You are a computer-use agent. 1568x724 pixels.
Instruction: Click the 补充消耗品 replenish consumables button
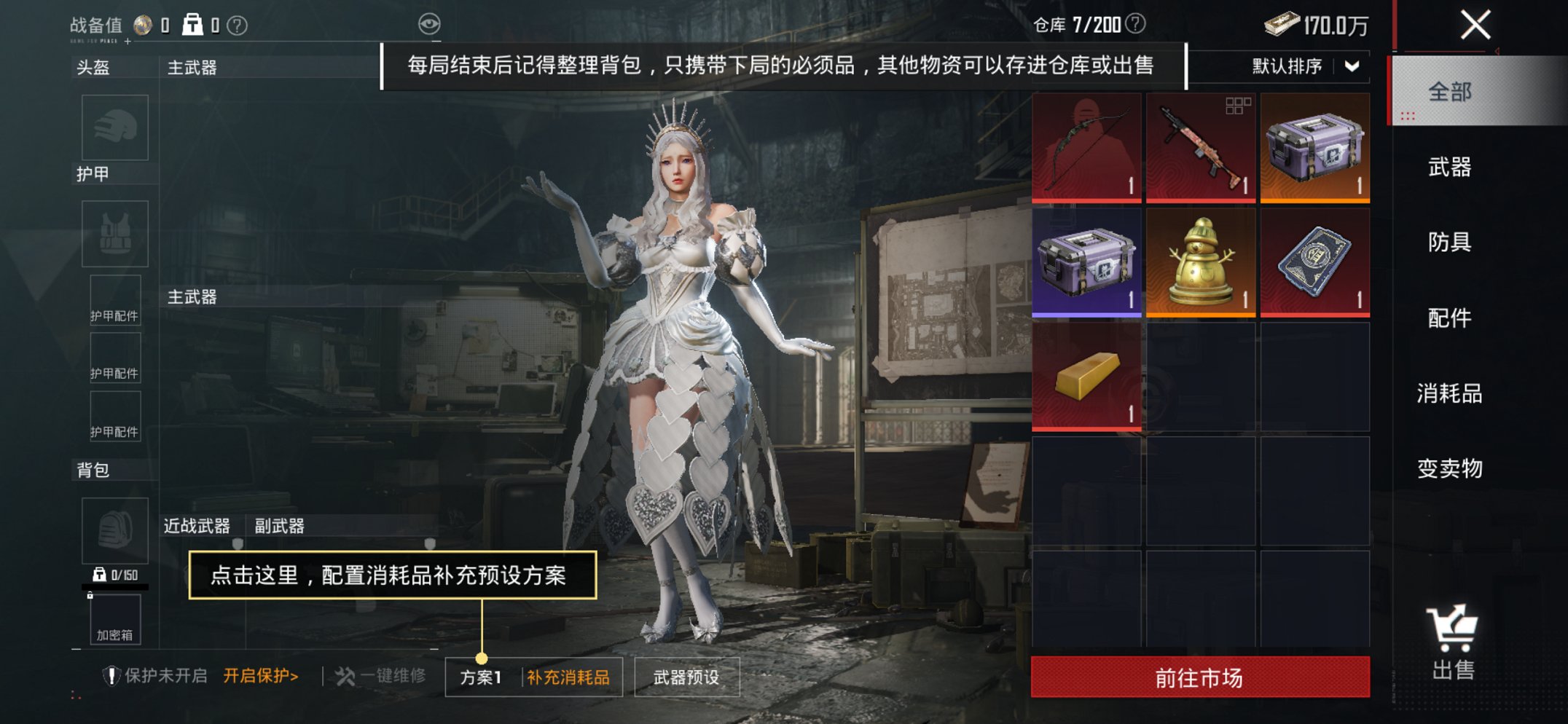click(x=568, y=675)
